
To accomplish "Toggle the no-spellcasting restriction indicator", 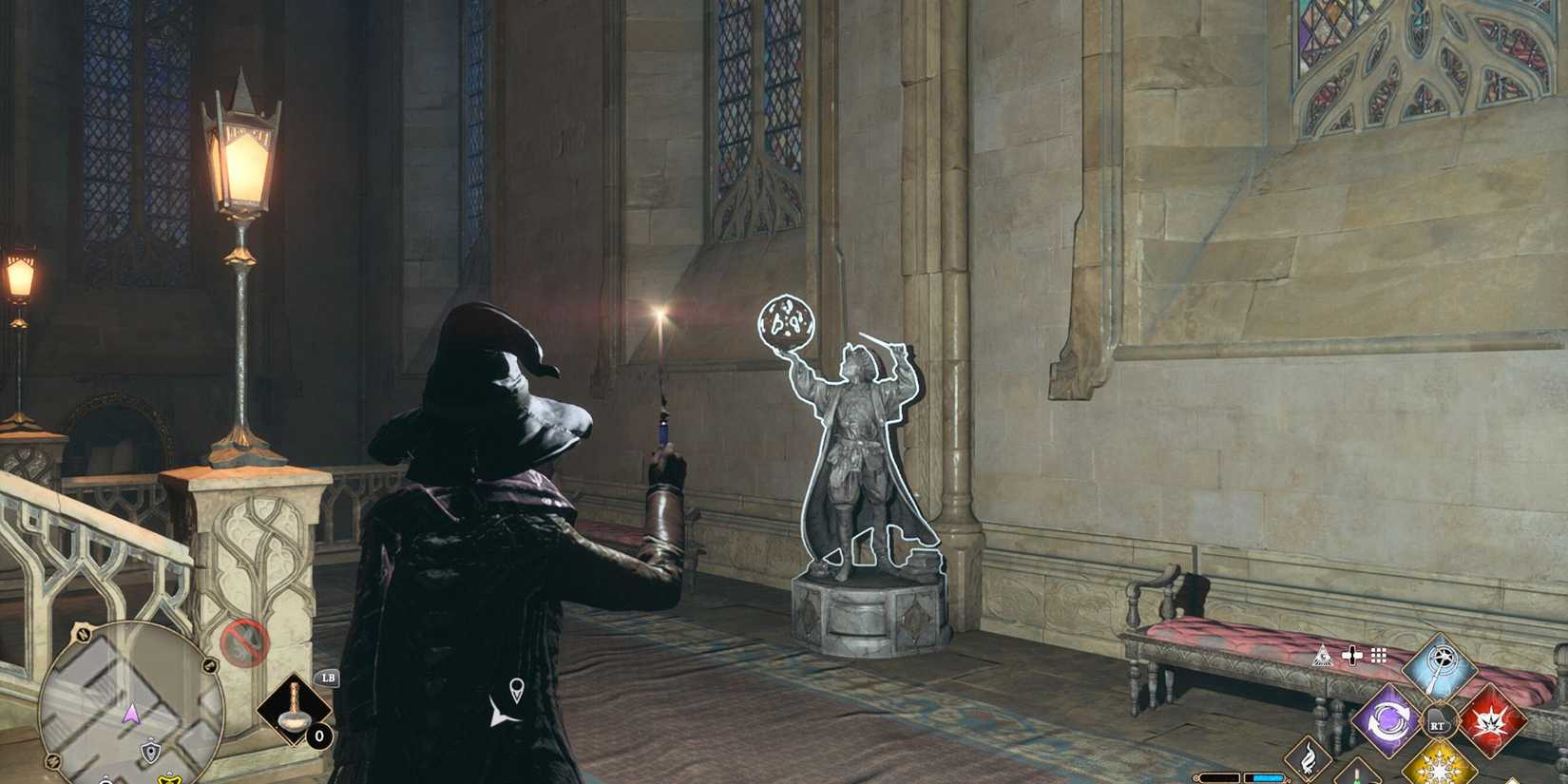I will click(244, 642).
